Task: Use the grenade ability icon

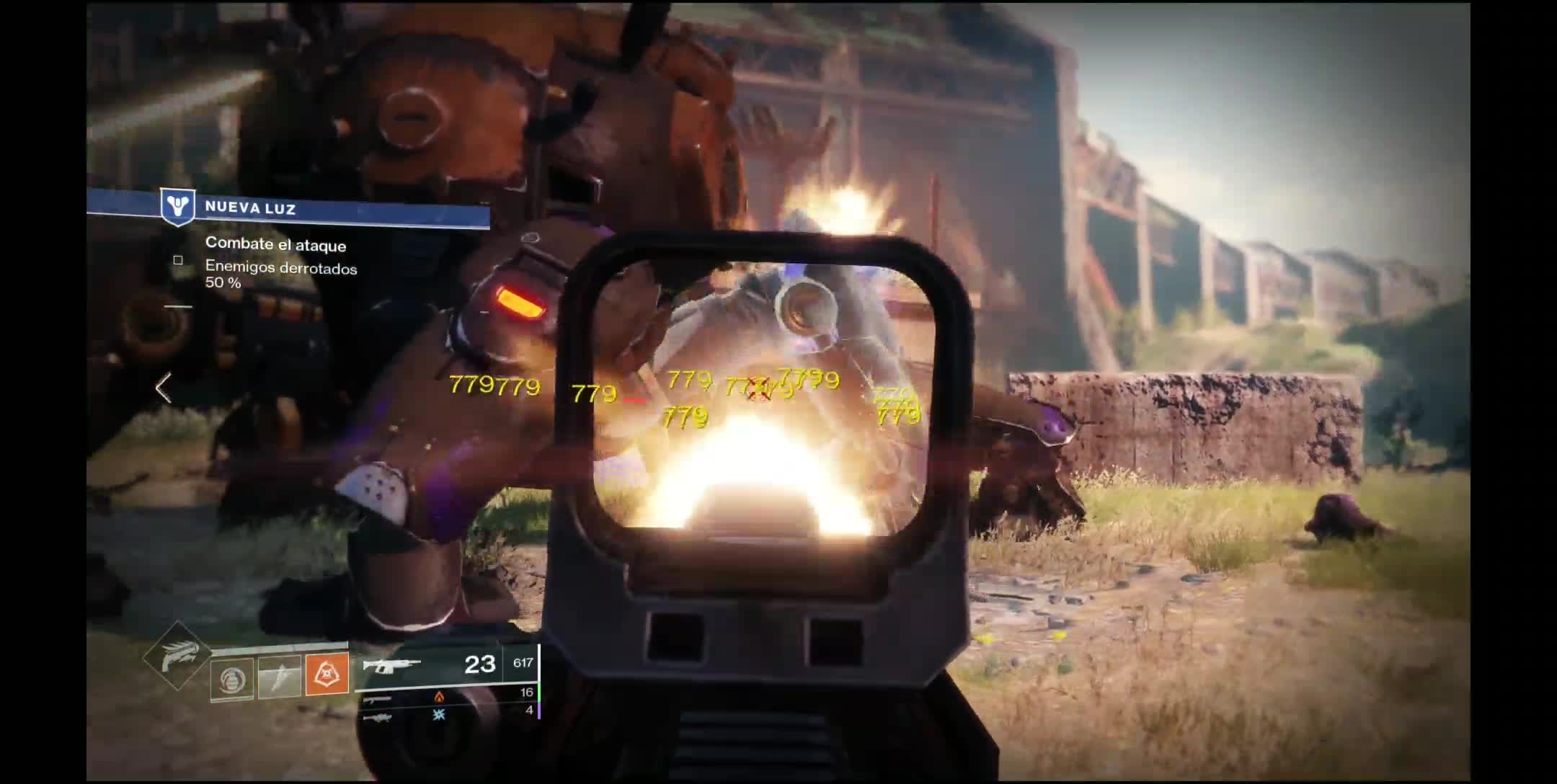Action: tap(232, 679)
